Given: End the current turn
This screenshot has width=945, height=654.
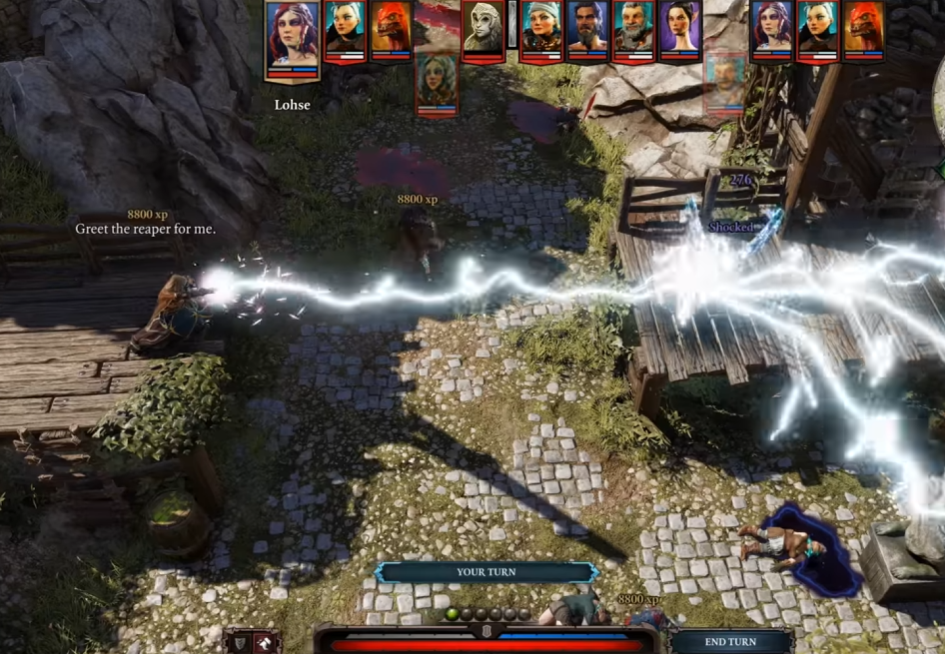Looking at the screenshot, I should [x=731, y=641].
